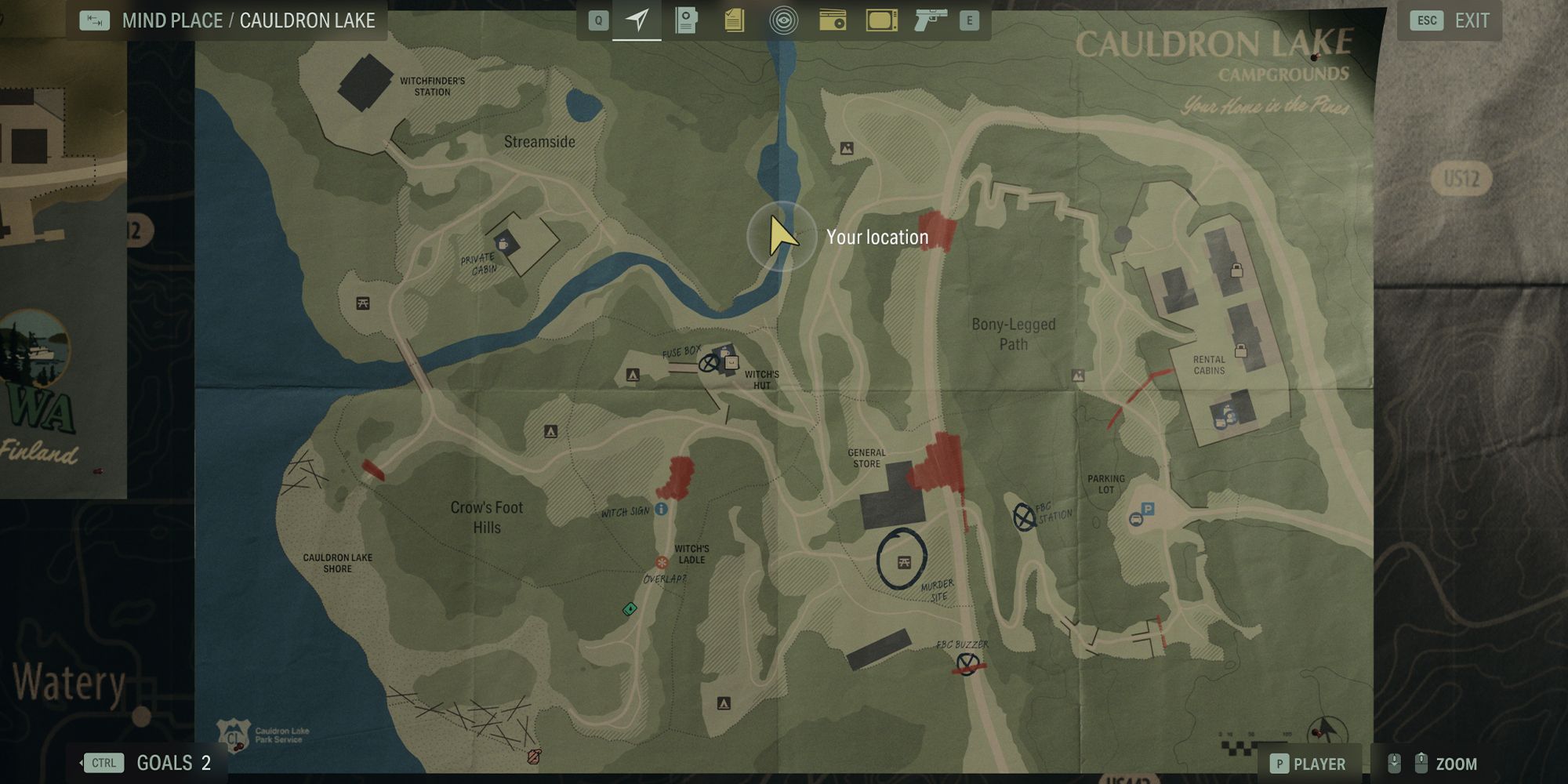Switch to the checklist documents tab
The image size is (1568, 784).
pos(734,20)
